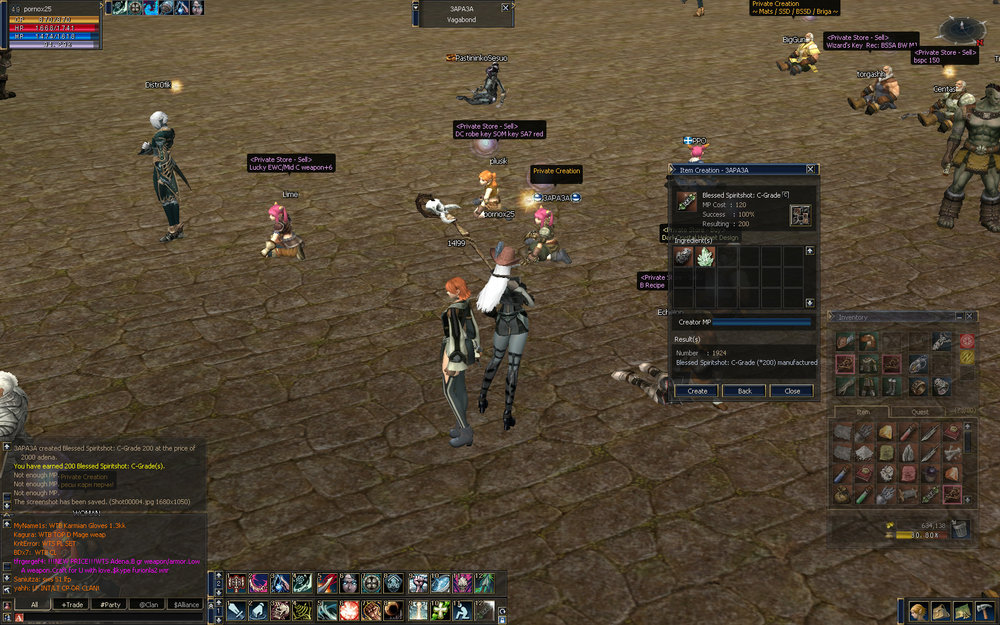Click the inventory trash can icon
Image resolution: width=1000 pixels, height=625 pixels.
tap(960, 529)
